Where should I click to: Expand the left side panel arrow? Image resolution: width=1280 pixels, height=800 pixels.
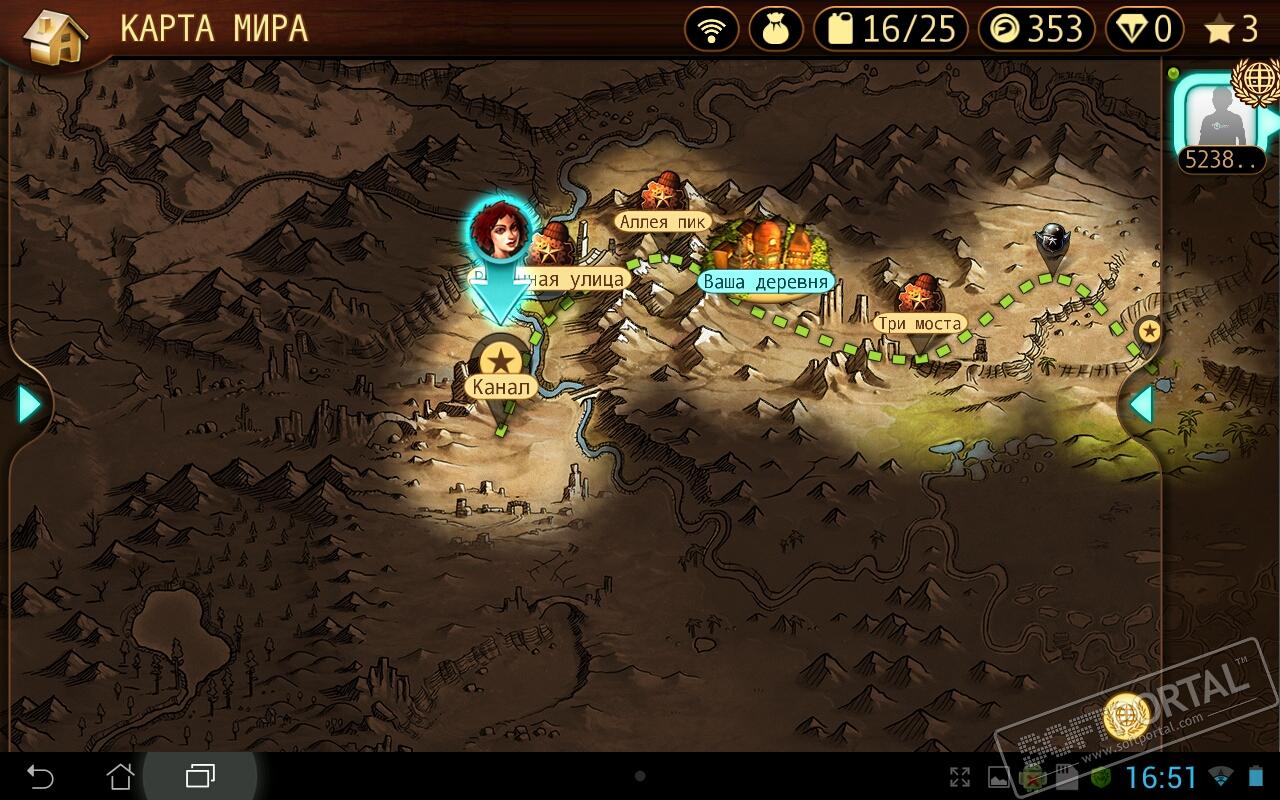[29, 404]
